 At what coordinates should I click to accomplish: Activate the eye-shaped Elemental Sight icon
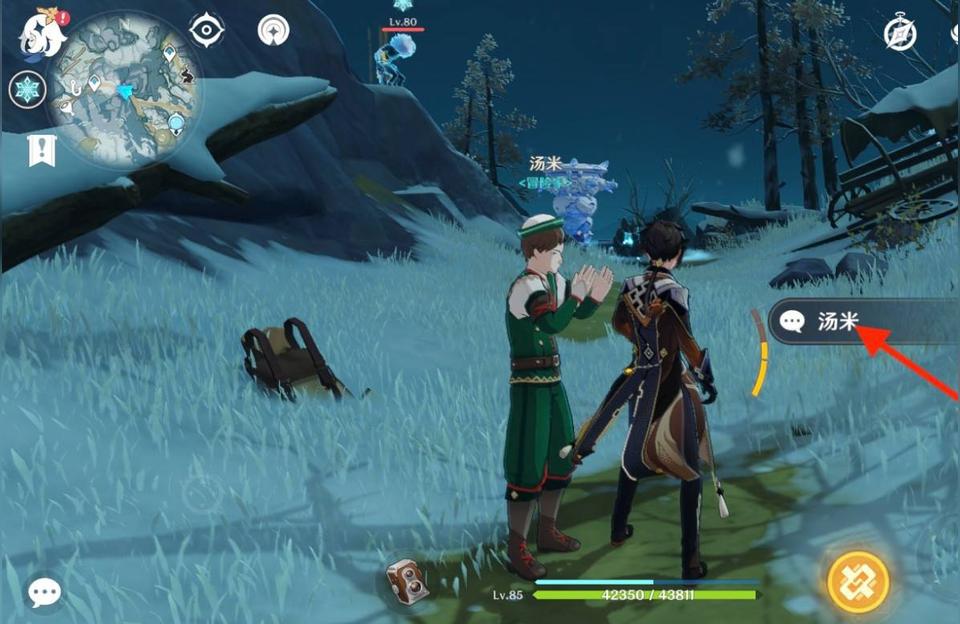coord(207,31)
